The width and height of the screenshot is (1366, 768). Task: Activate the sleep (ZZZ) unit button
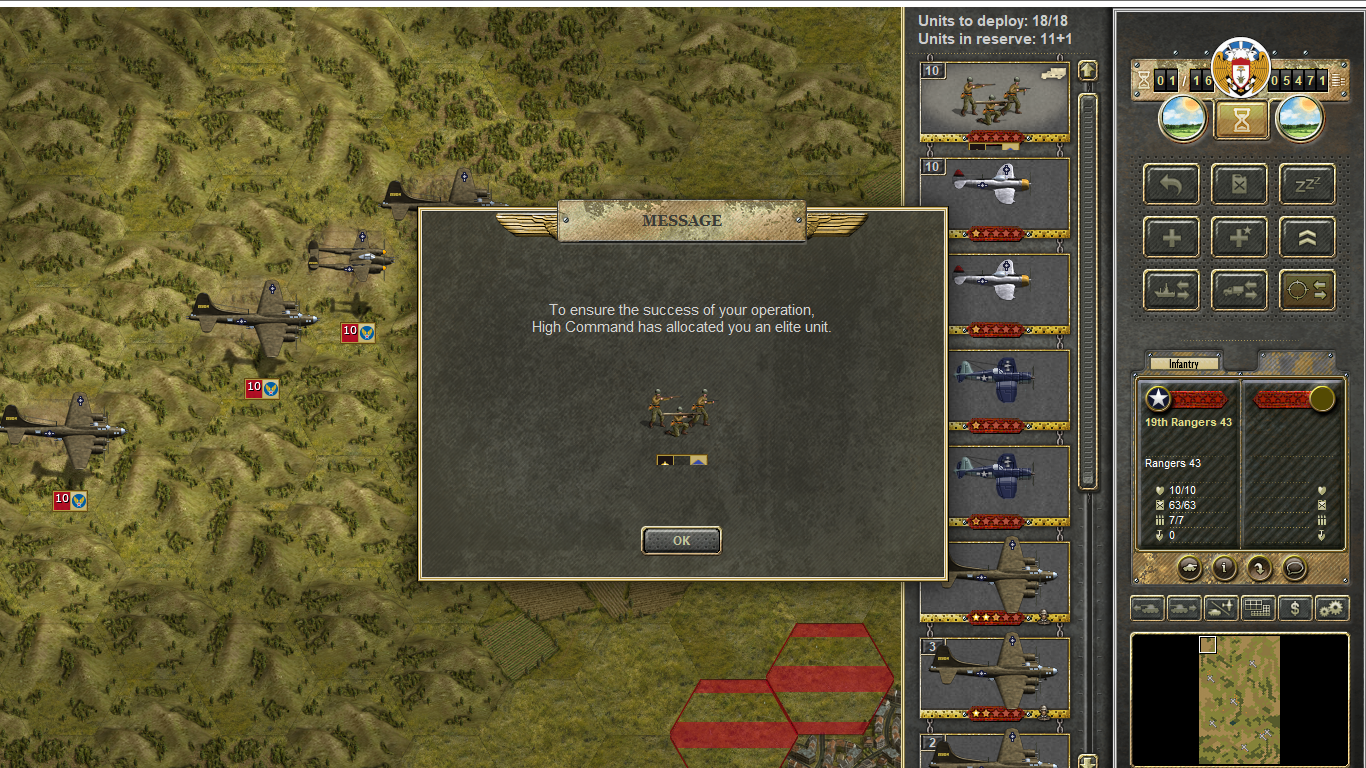(x=1307, y=185)
